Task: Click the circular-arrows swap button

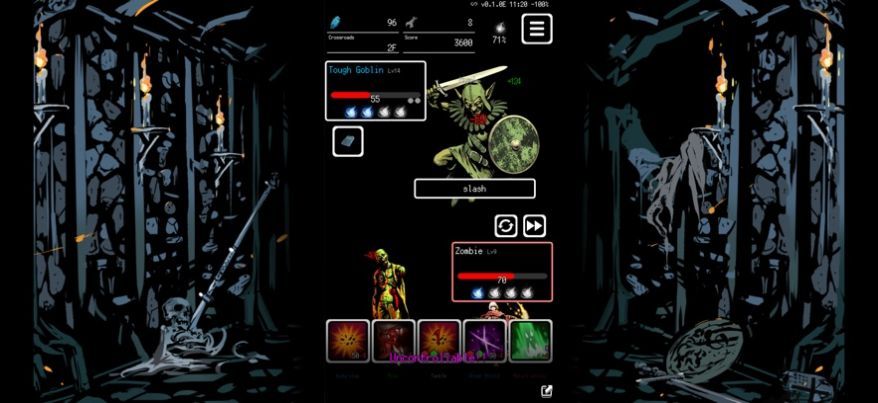Action: 506,226
